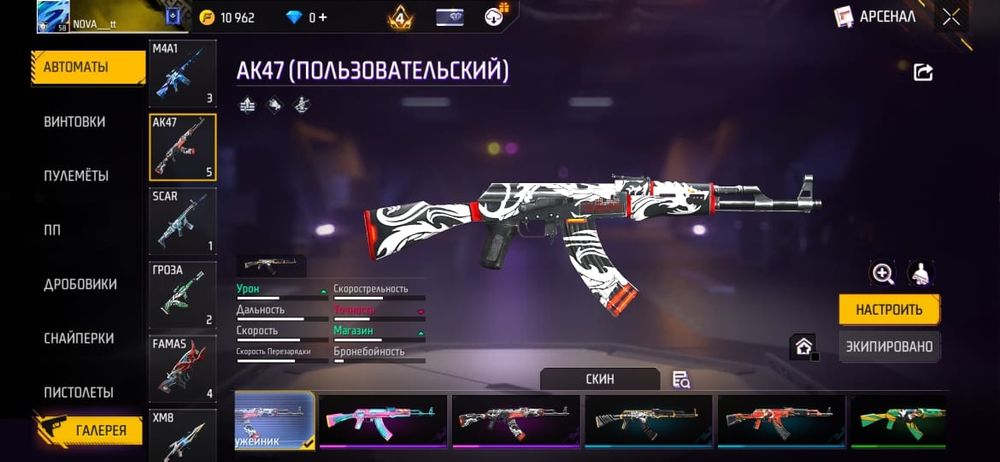1000x462 pixels.
Task: Click the Экипировано equipped button
Action: (888, 347)
